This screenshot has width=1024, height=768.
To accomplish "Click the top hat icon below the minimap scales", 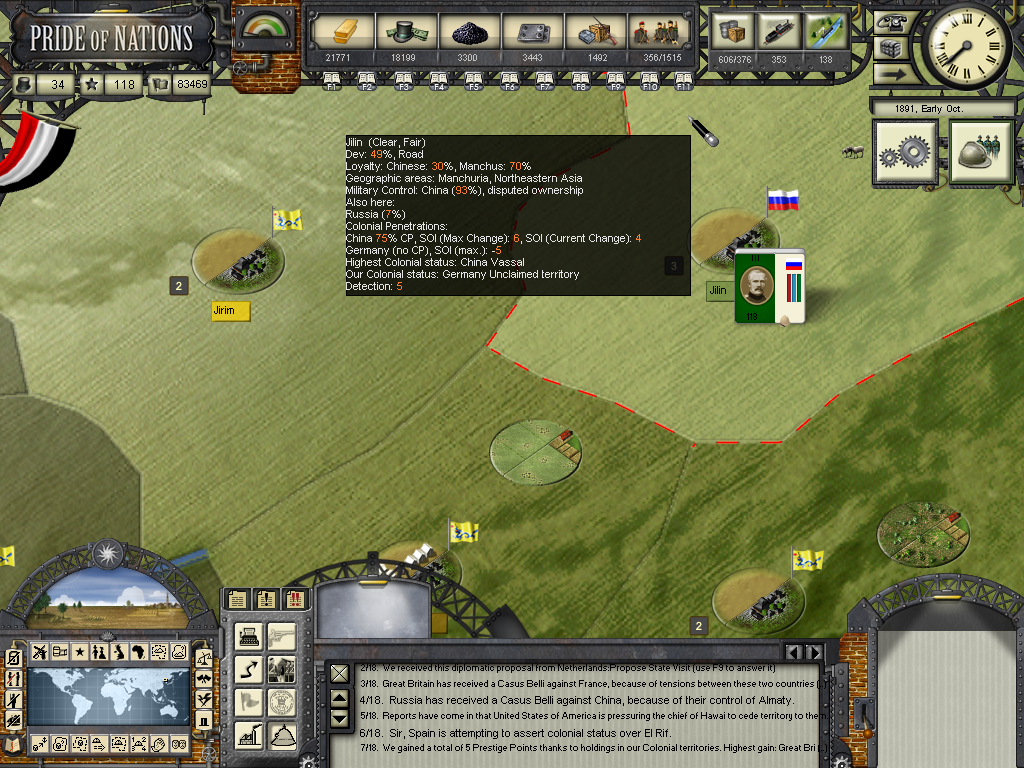I will pyautogui.click(x=204, y=720).
